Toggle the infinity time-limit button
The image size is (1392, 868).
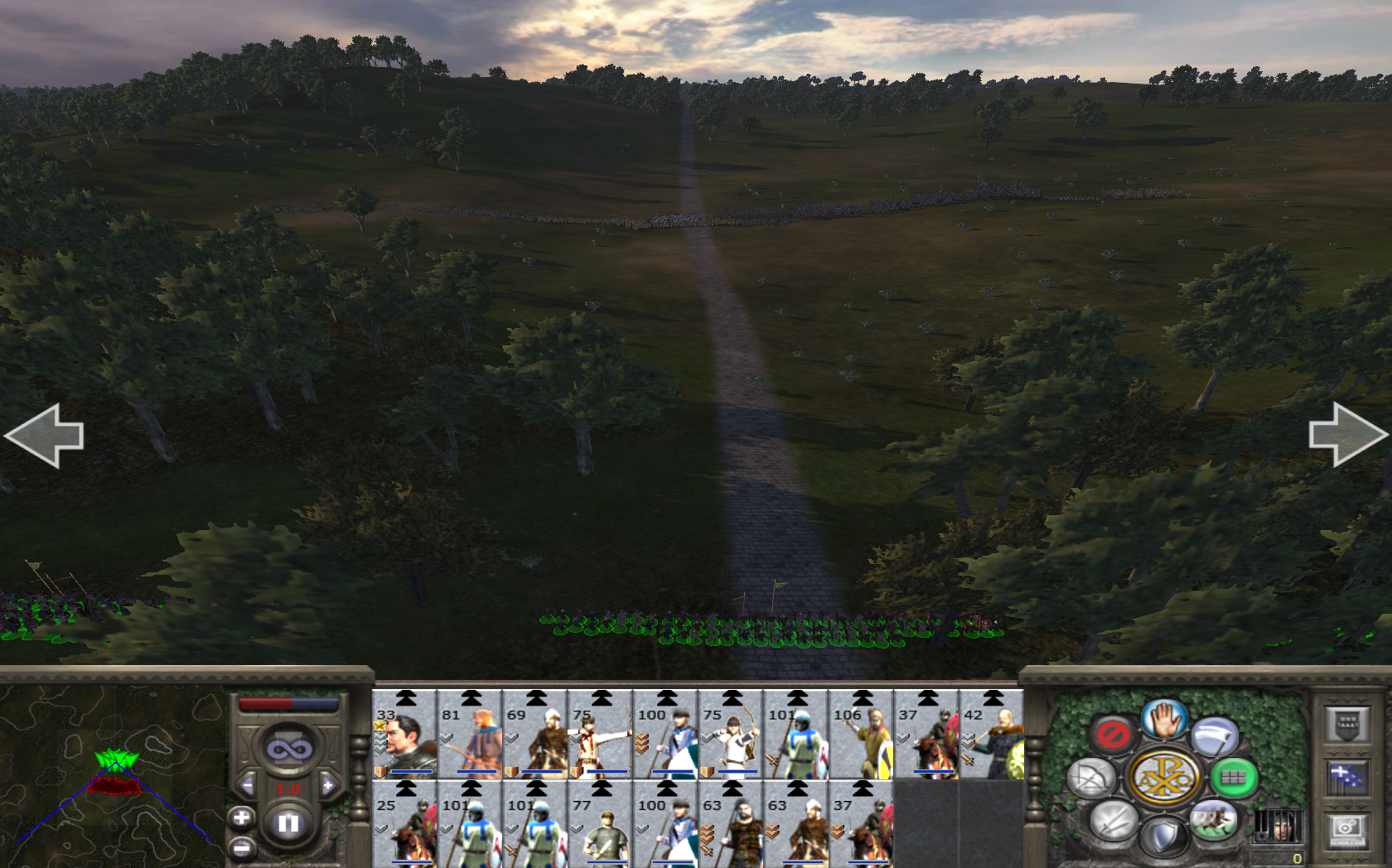288,750
